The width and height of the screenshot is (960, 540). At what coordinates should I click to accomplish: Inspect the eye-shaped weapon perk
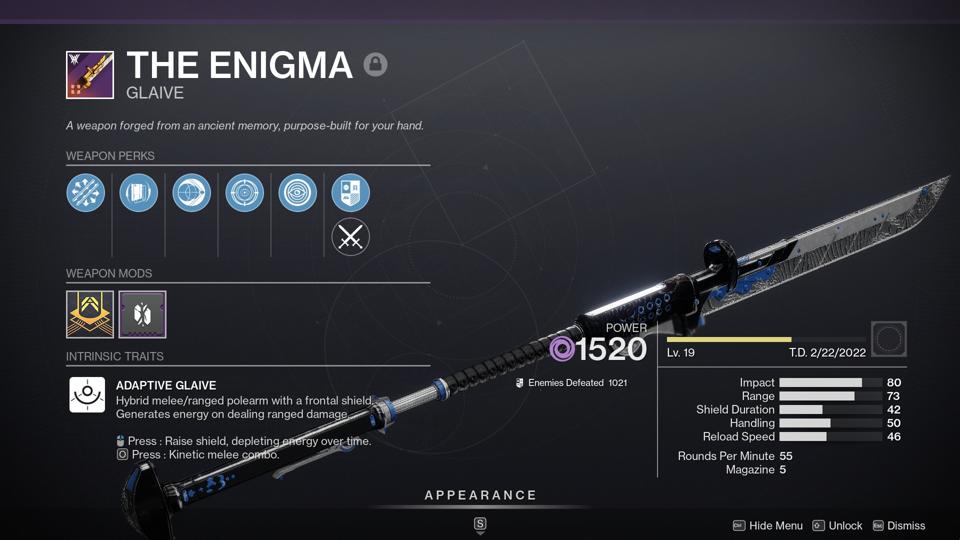click(x=298, y=193)
